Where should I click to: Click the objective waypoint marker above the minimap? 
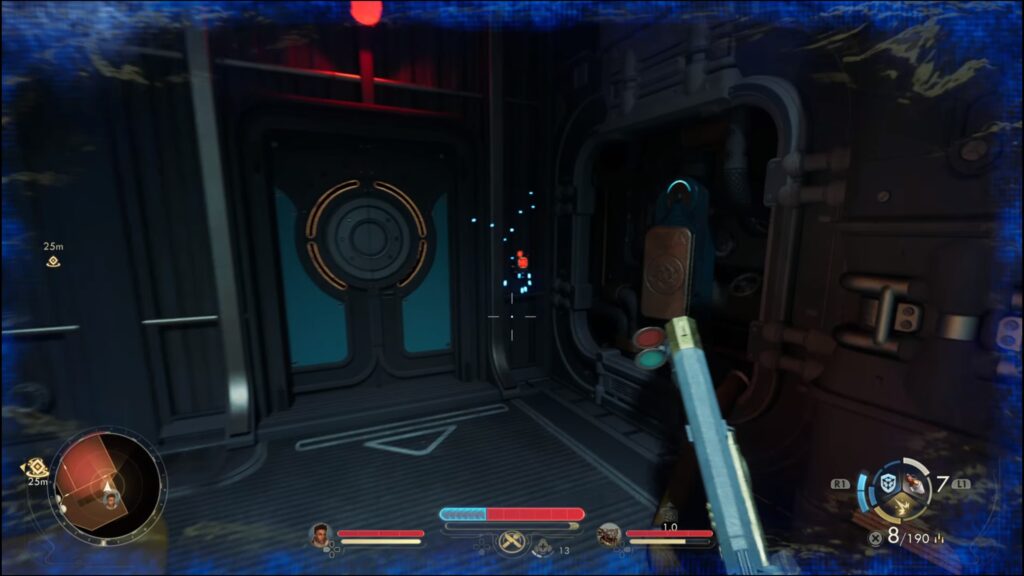[53, 262]
